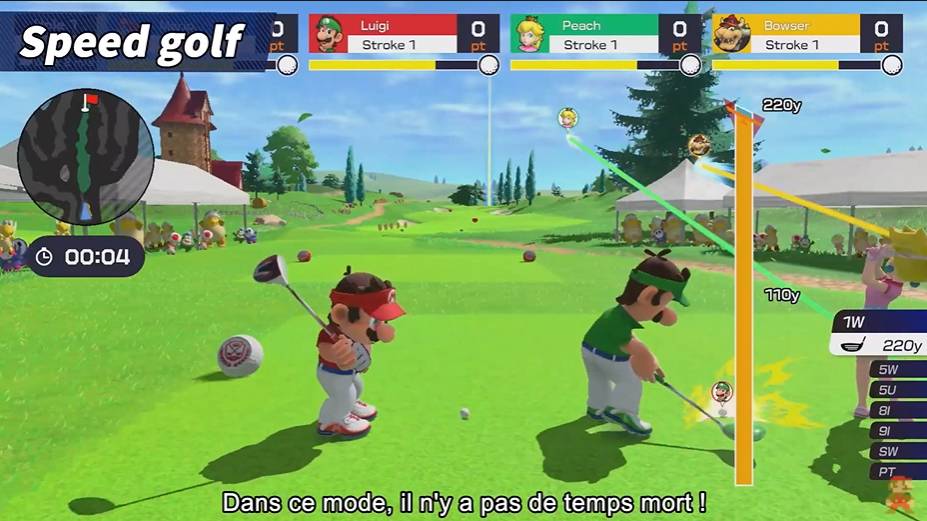The image size is (927, 521).
Task: Select the 1W driver club
Action: coord(880,334)
